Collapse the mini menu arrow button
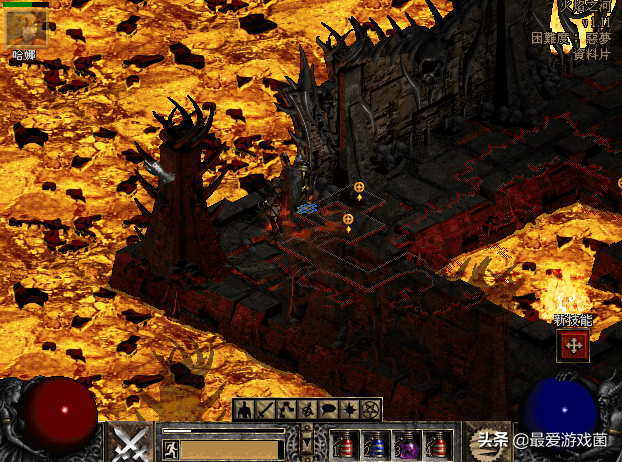 click(x=307, y=439)
